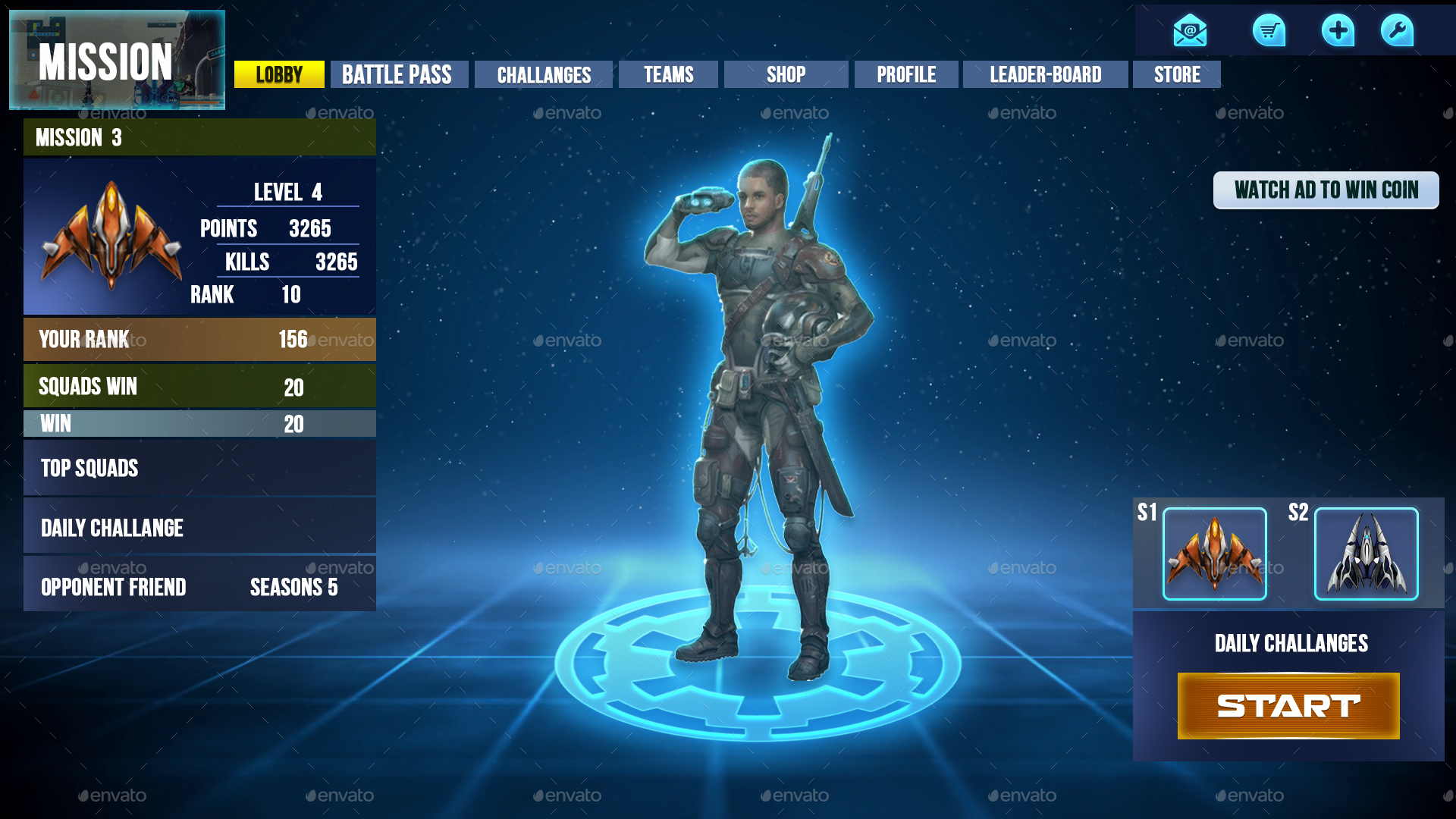Open the Opponent Friend row

click(114, 586)
